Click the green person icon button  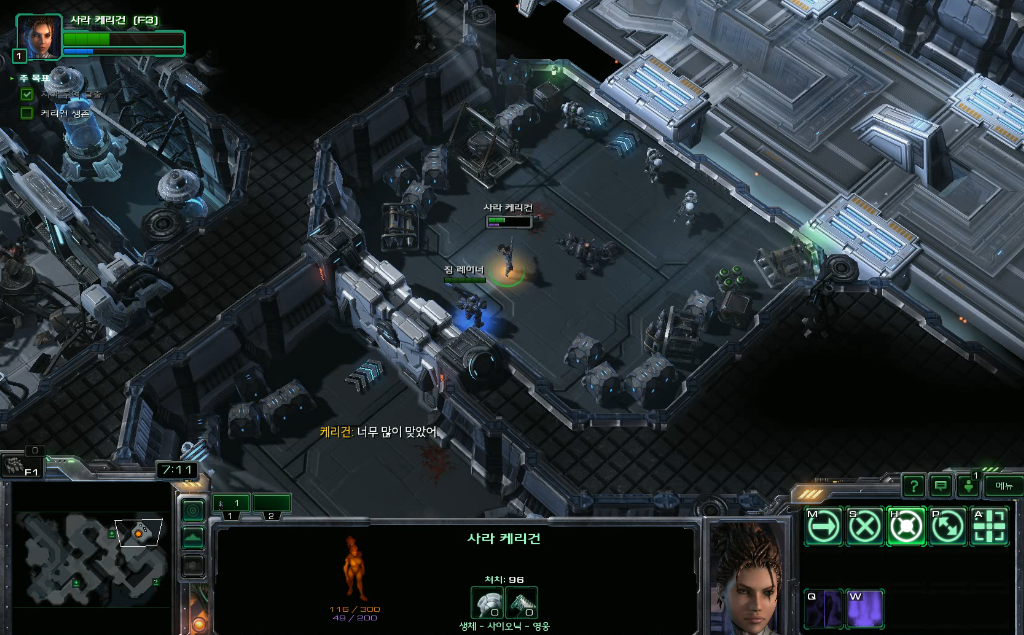coord(968,487)
